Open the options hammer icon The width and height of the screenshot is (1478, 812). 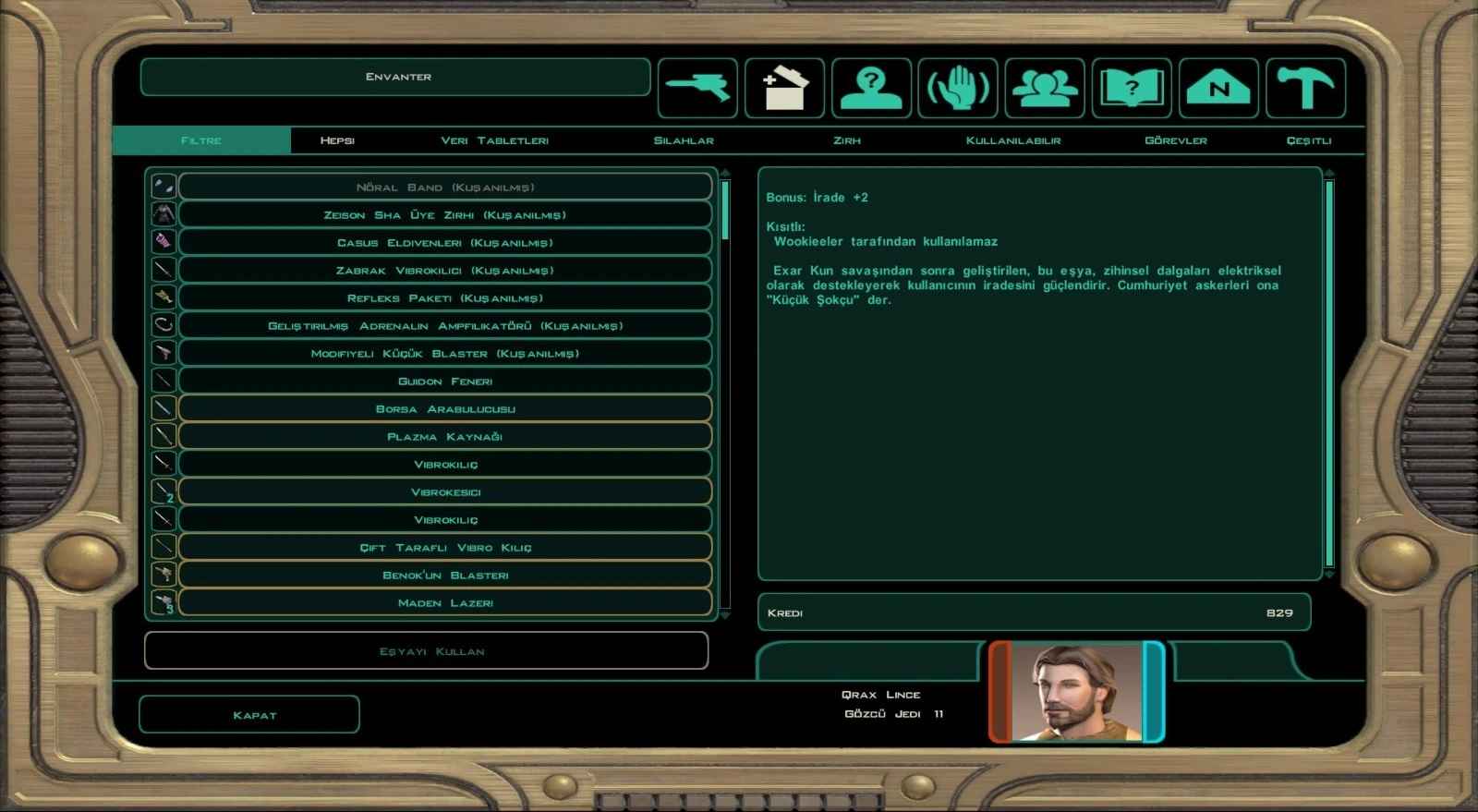tap(1305, 89)
